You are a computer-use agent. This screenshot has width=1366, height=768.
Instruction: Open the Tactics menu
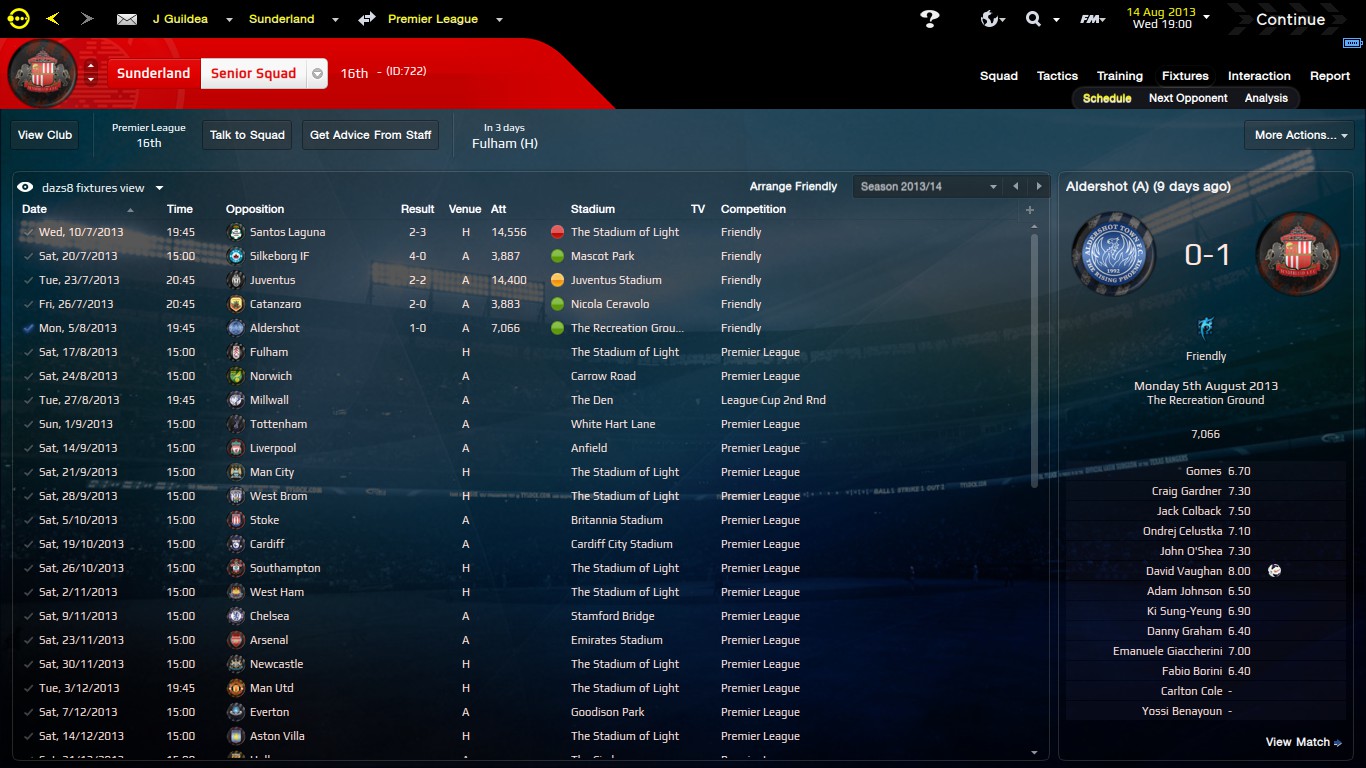tap(1057, 76)
